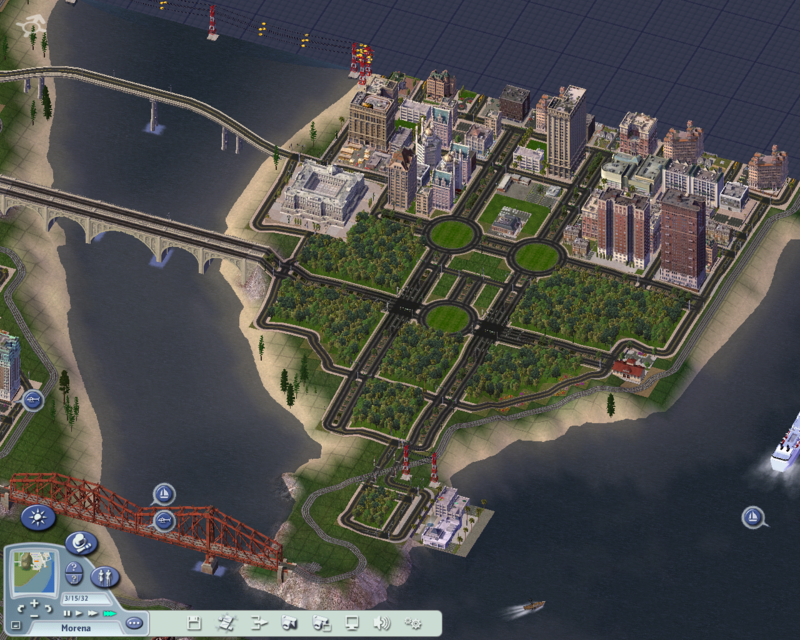800x640 pixels.
Task: Open display settings monitor icon
Action: point(351,624)
